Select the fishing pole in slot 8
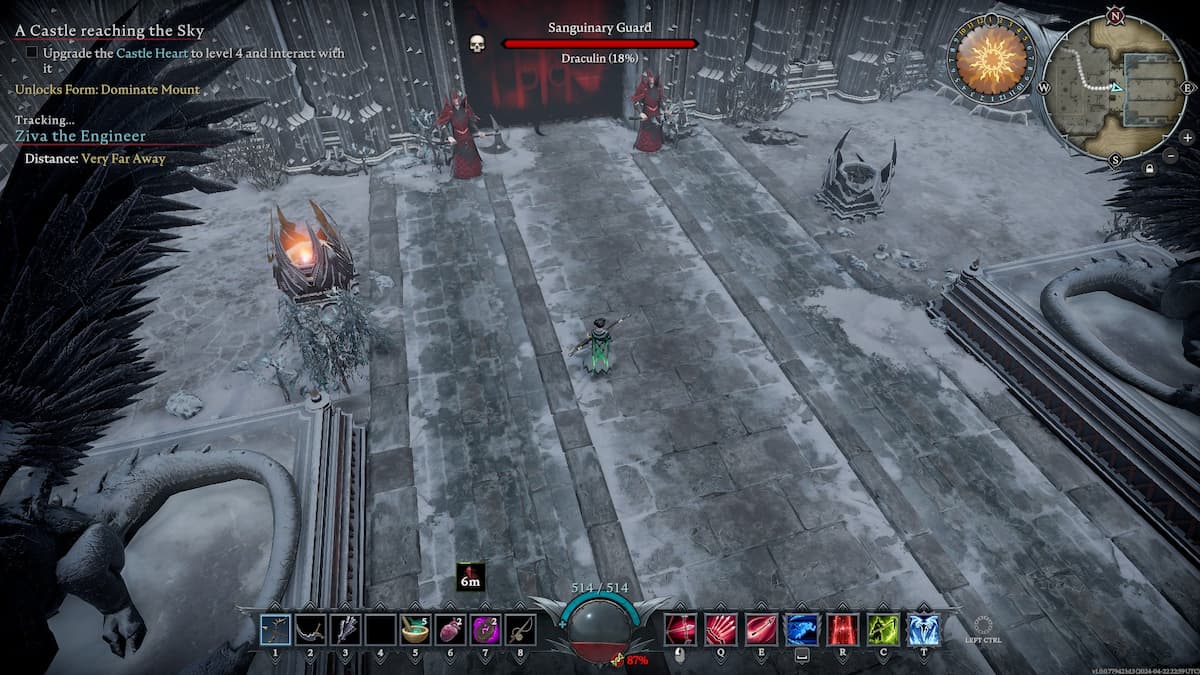This screenshot has height=675, width=1200. click(519, 629)
